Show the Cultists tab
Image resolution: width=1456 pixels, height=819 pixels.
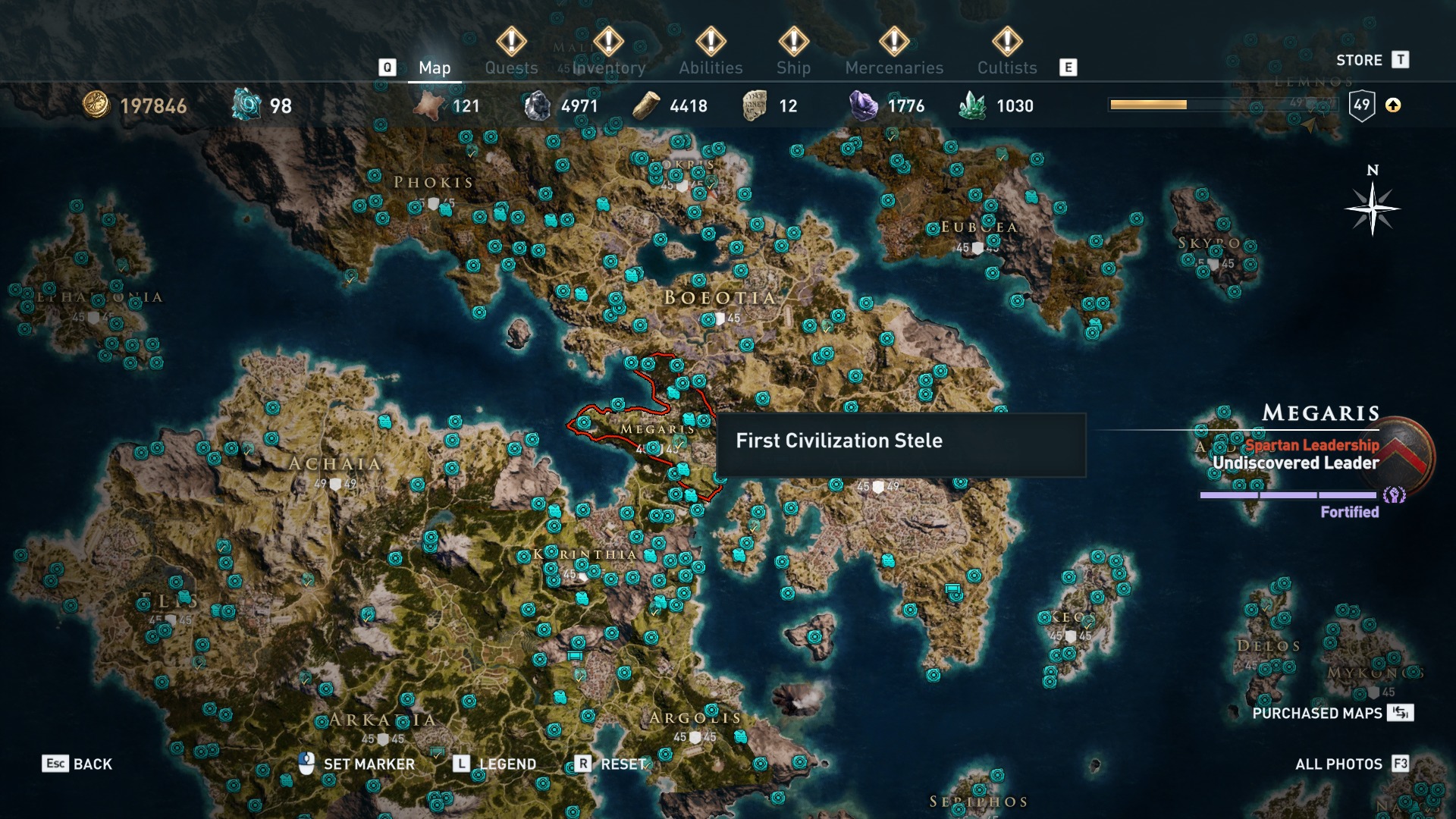click(1006, 67)
